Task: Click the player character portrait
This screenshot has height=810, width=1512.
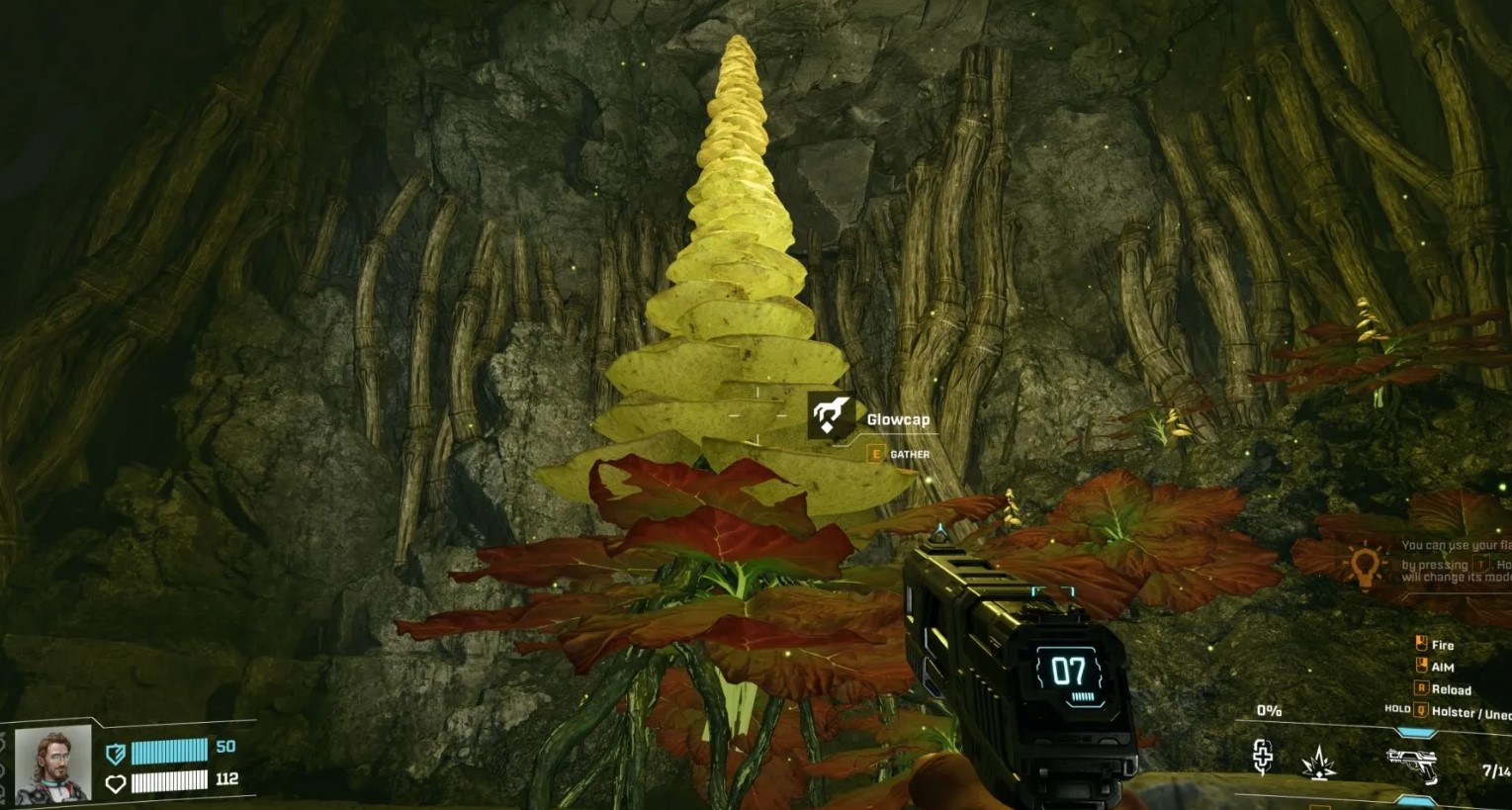Action: click(x=52, y=764)
